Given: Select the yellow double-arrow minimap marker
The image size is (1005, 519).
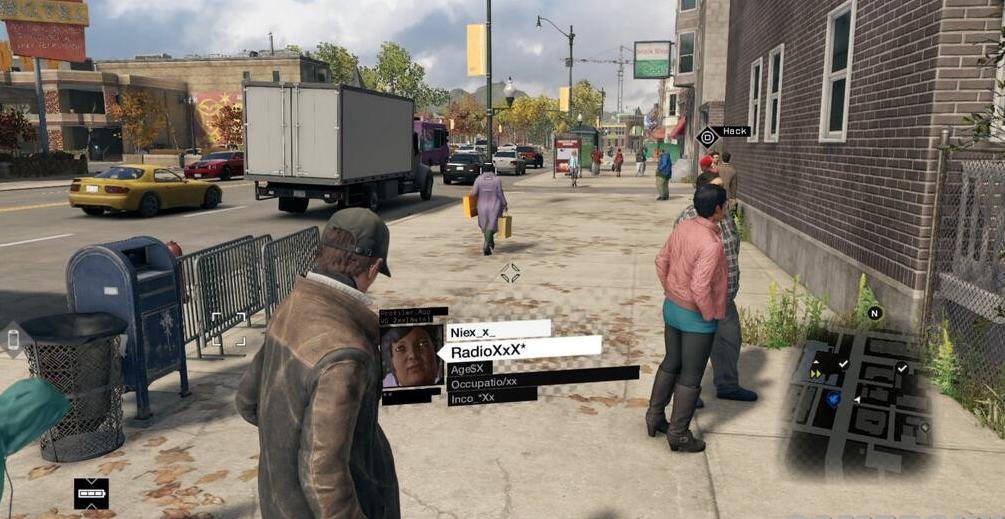Looking at the screenshot, I should [816, 373].
